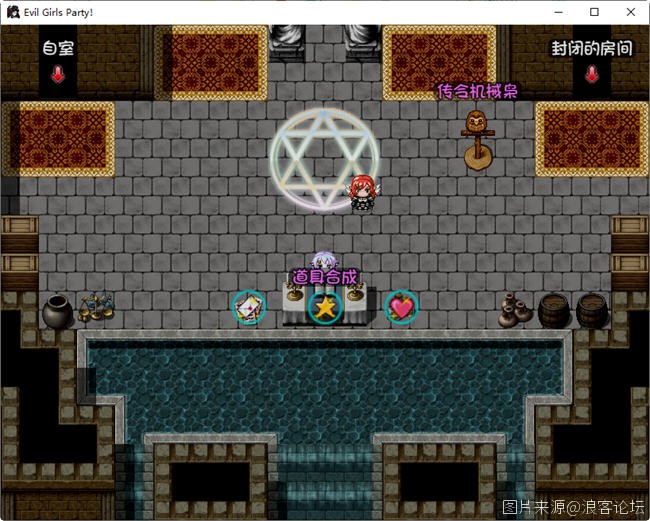Choose the circled pink heart icon

point(401,307)
